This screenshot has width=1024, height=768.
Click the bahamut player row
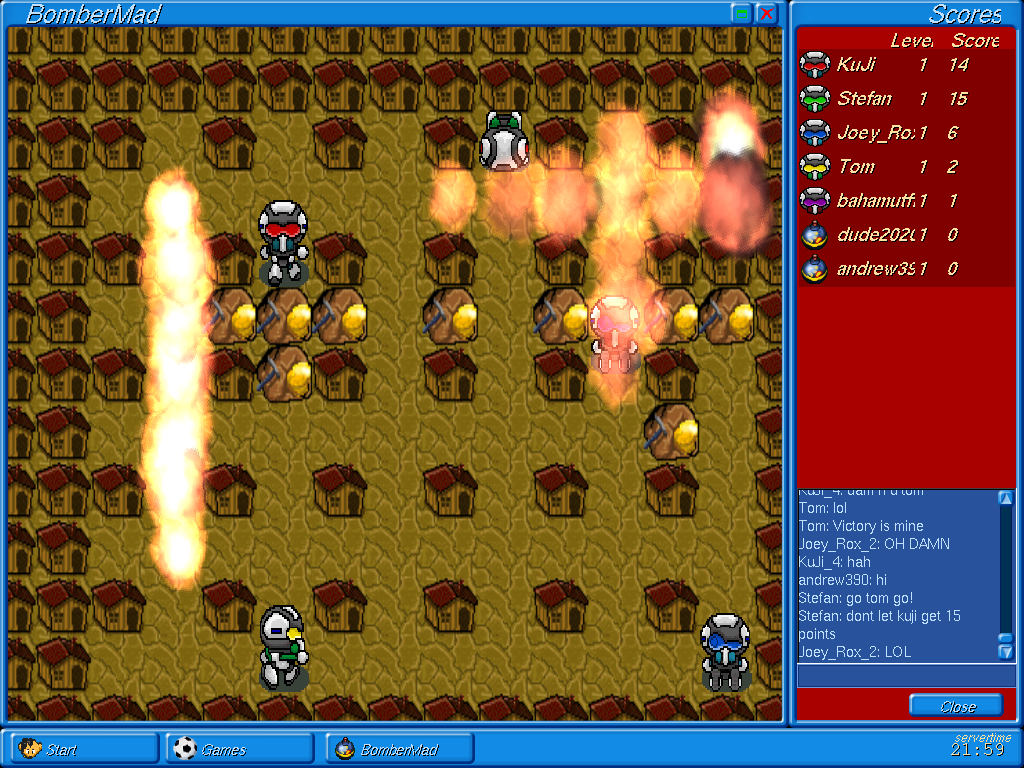(x=882, y=201)
